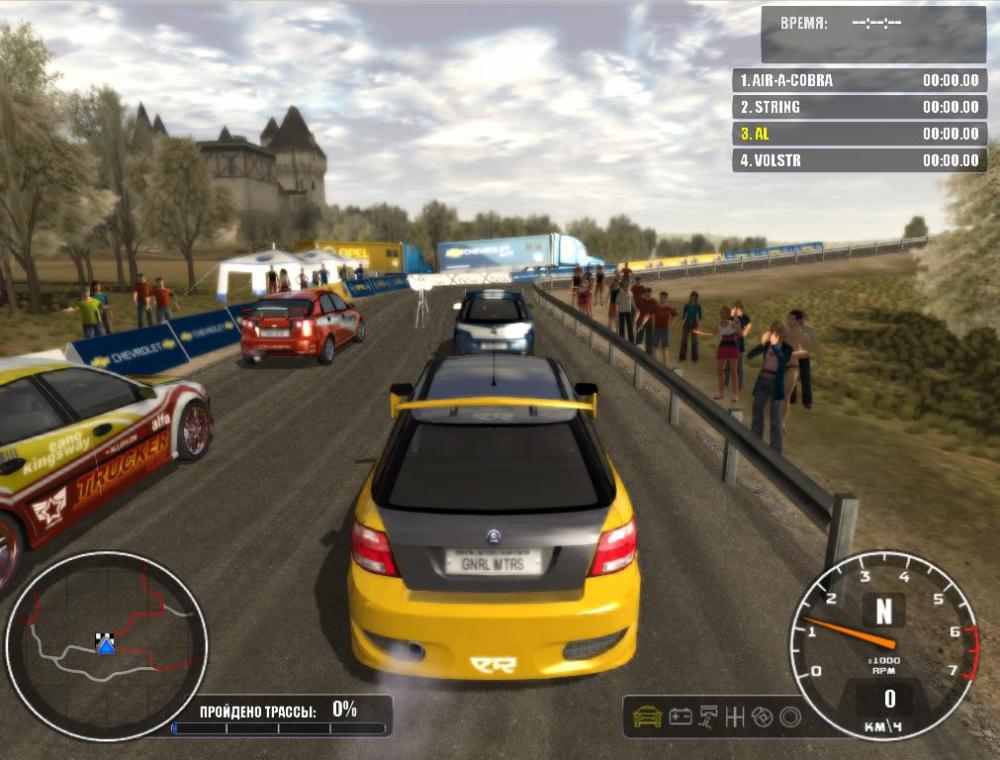Click the gearbox status icon
This screenshot has width=1000, height=760.
coord(736,716)
